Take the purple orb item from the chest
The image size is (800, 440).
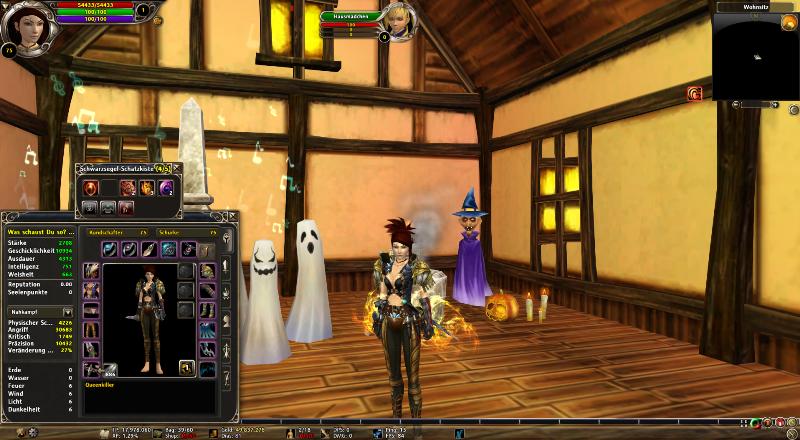166,188
